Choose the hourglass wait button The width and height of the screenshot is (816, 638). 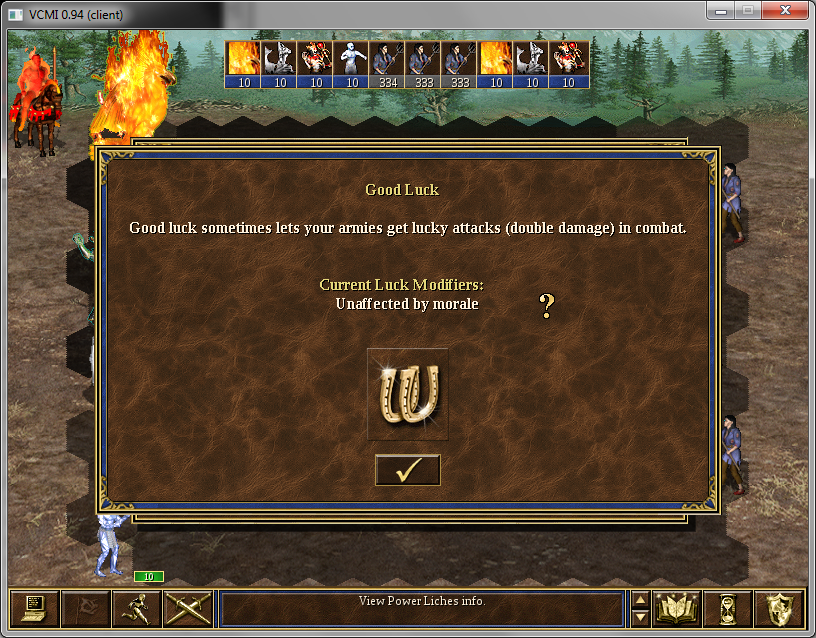click(x=728, y=608)
